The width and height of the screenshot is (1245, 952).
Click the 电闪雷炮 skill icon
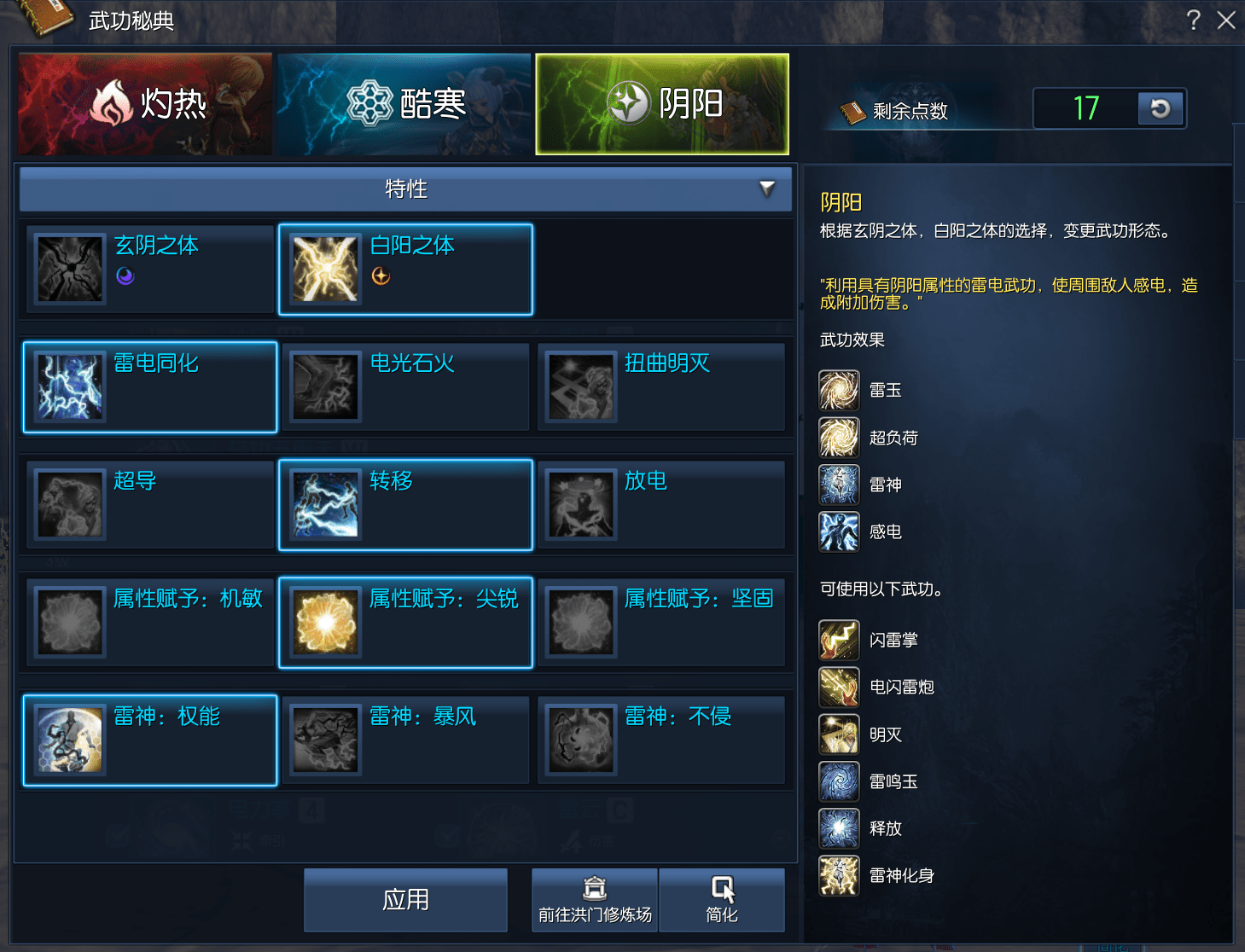(839, 687)
